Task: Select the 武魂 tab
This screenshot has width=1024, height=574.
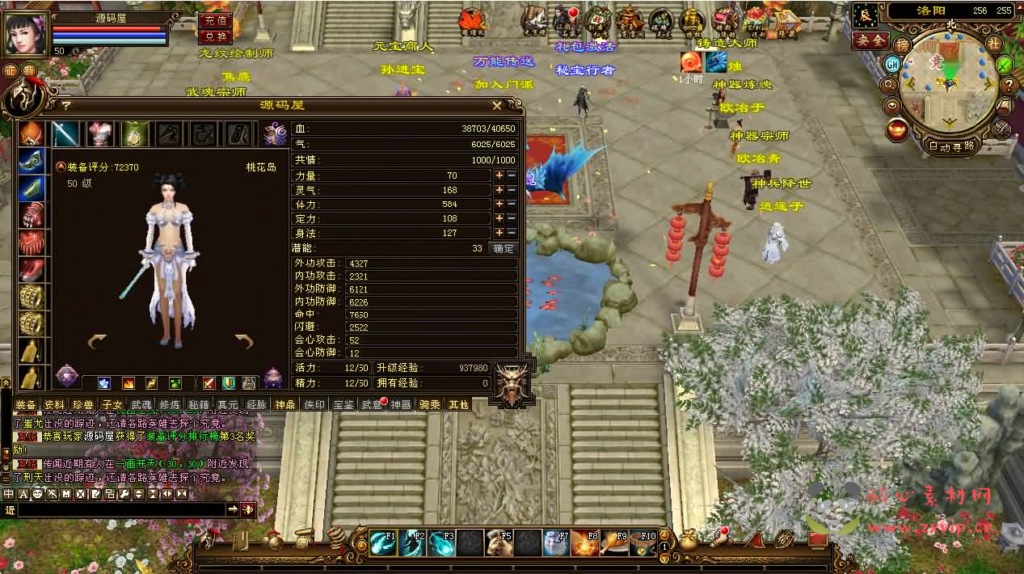Action: click(x=141, y=404)
